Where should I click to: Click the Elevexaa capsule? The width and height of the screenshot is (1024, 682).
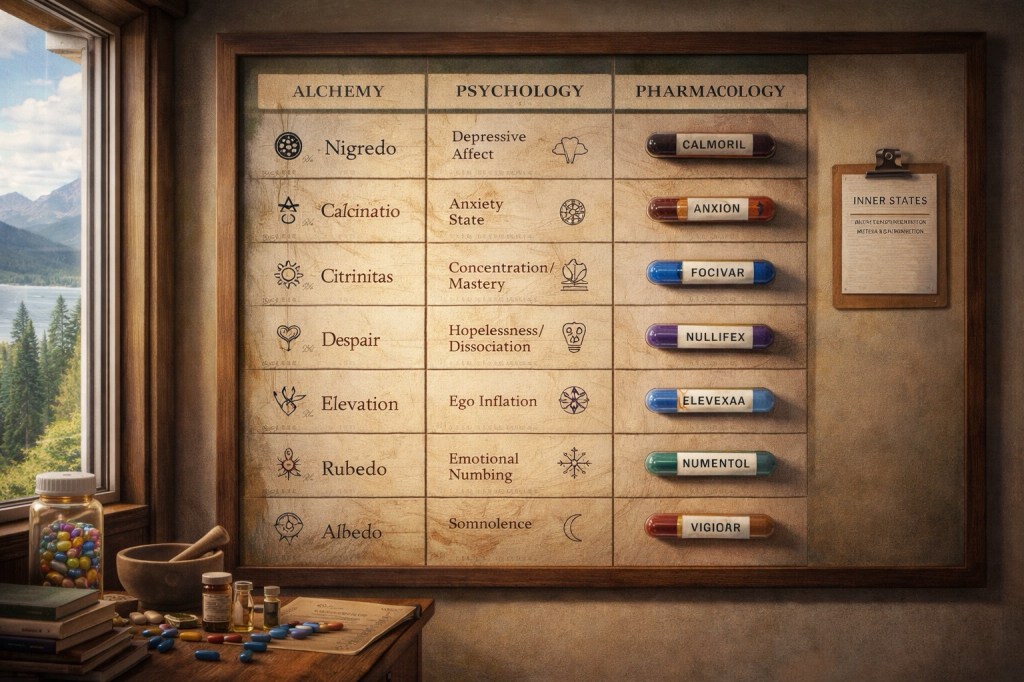coord(710,401)
